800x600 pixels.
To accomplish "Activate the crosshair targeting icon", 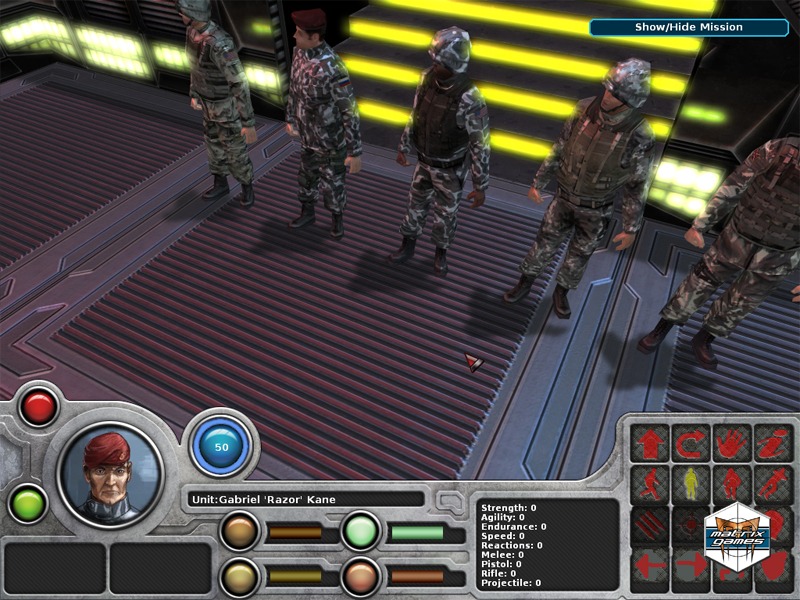I will pyautogui.click(x=691, y=525).
